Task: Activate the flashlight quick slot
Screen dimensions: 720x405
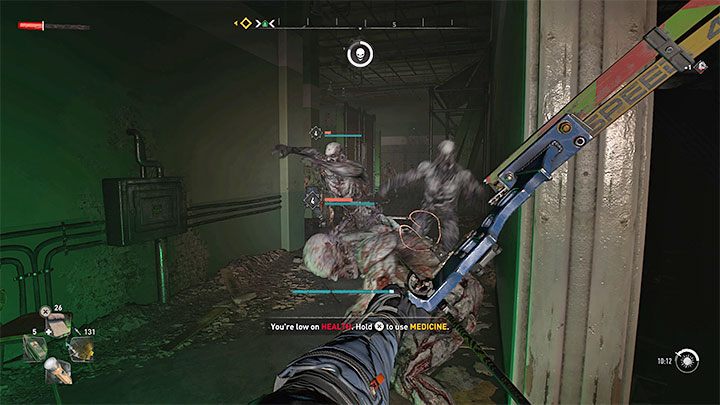Action: [x=58, y=370]
